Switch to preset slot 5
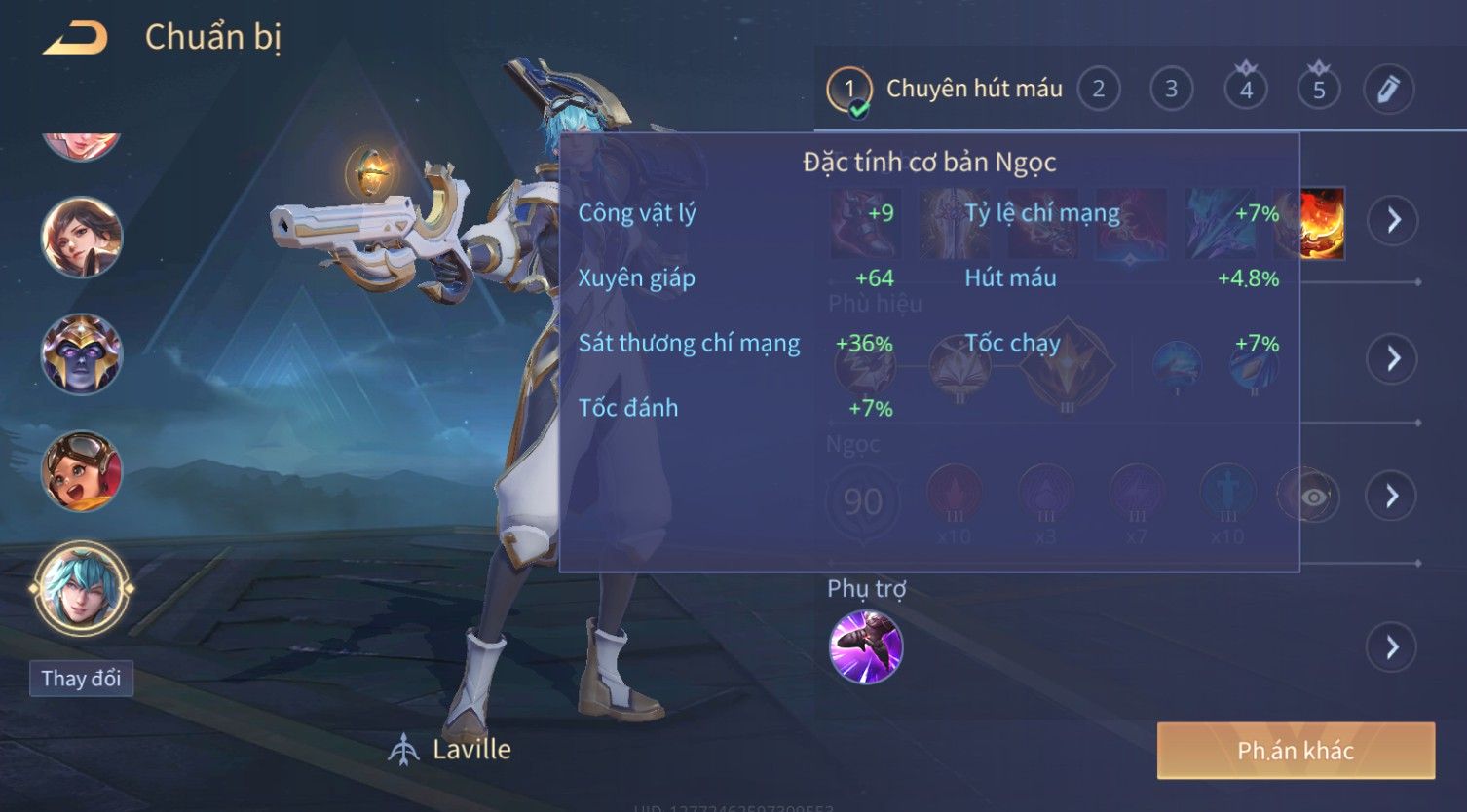The image size is (1467, 812). [x=1319, y=90]
